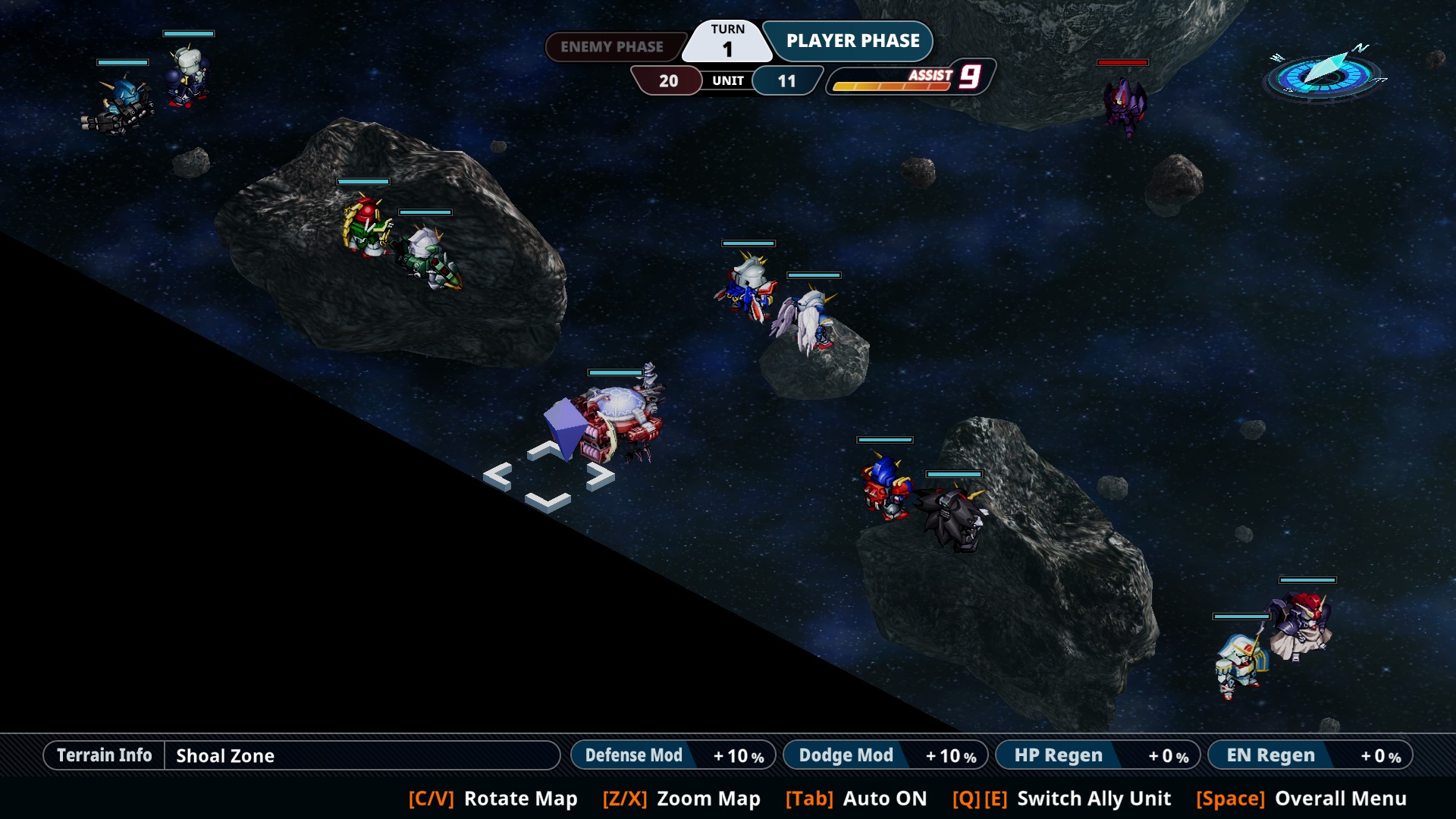Image resolution: width=1456 pixels, height=819 pixels.
Task: Select the white-green mech holding a lance
Action: (x=429, y=259)
